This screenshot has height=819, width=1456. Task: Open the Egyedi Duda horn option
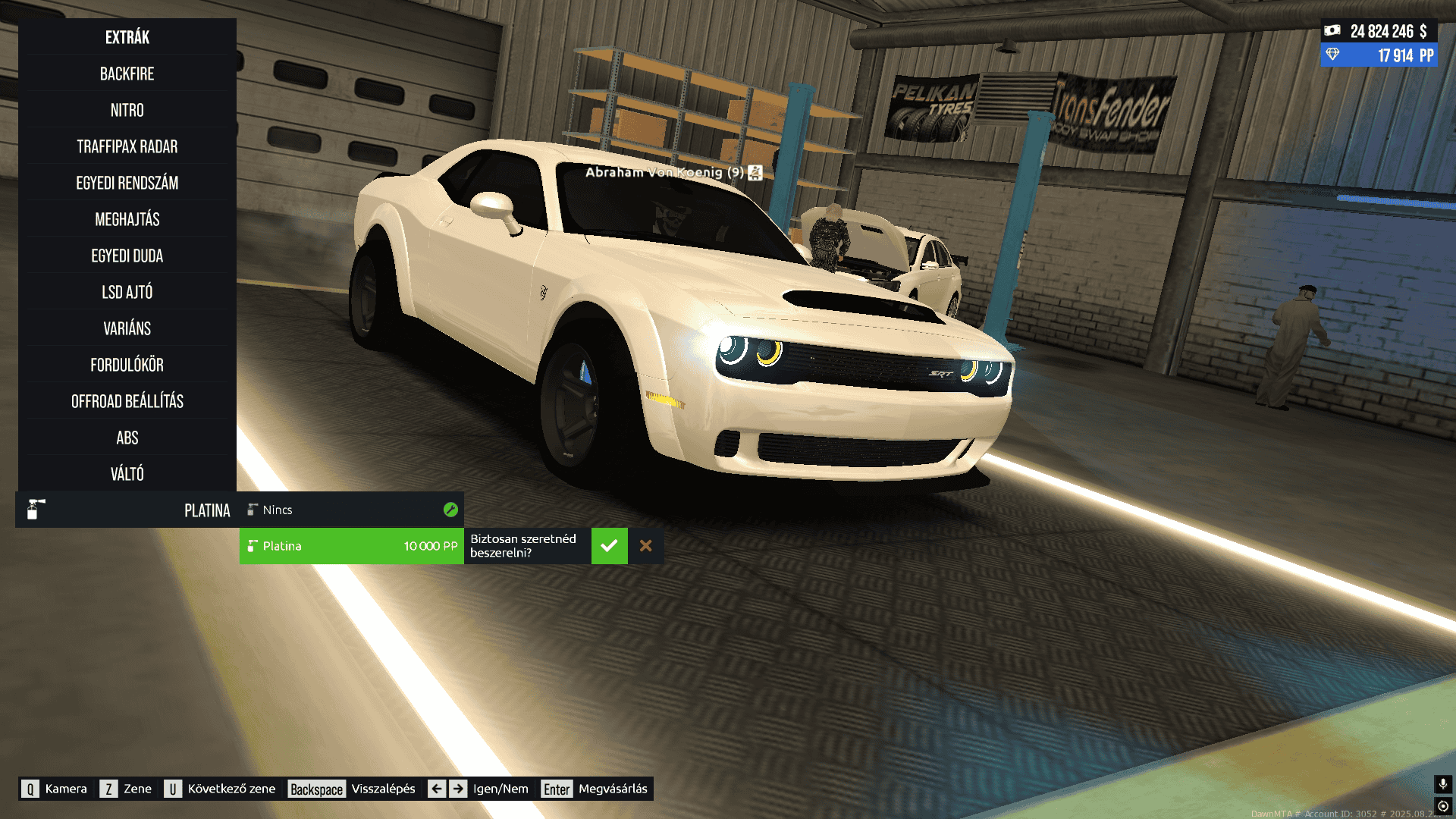[127, 256]
